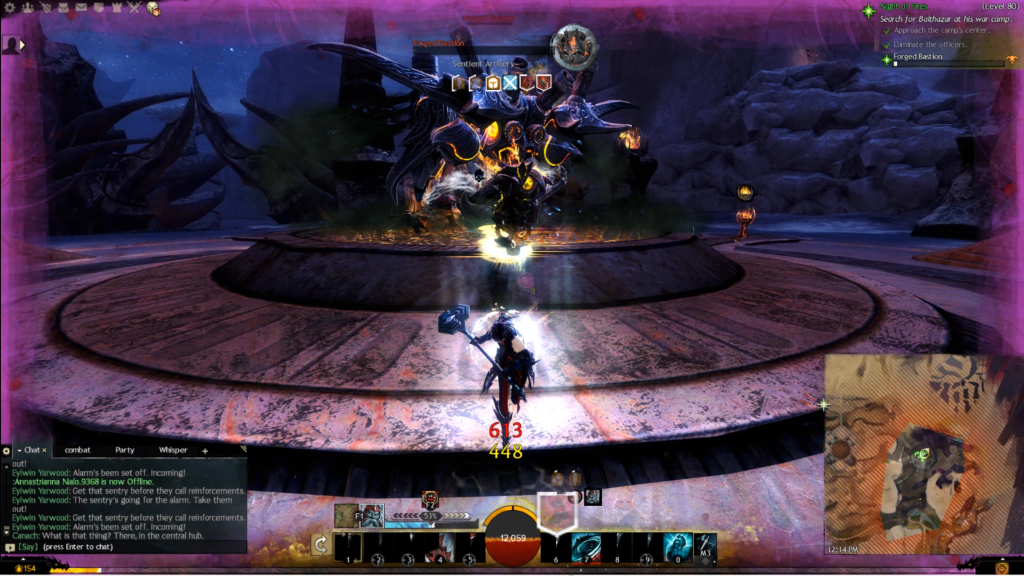The height and width of the screenshot is (576, 1024).
Task: Add a new chat tab
Action: click(205, 451)
